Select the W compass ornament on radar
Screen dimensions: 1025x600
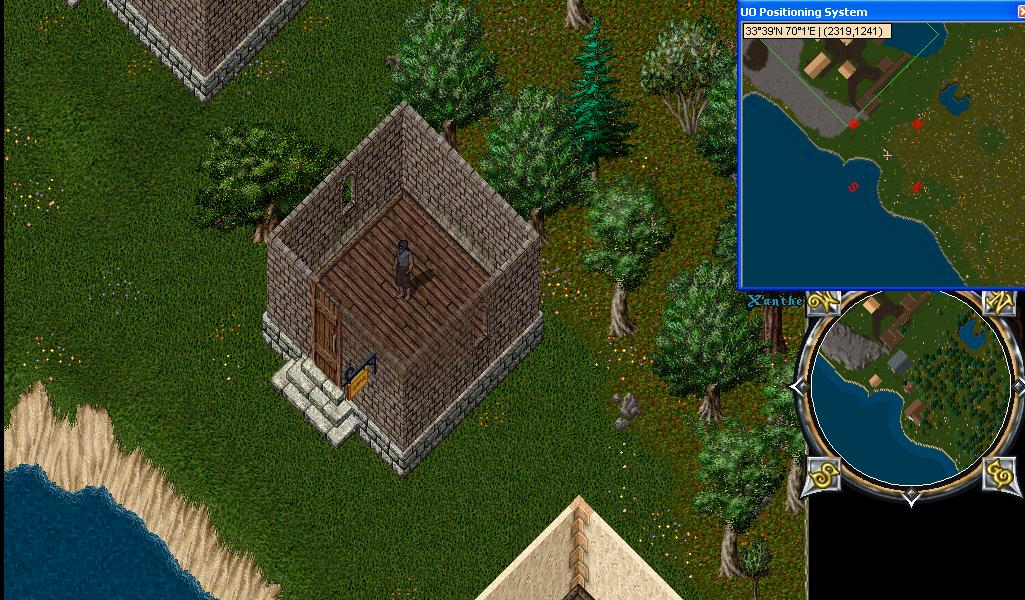coord(822,302)
